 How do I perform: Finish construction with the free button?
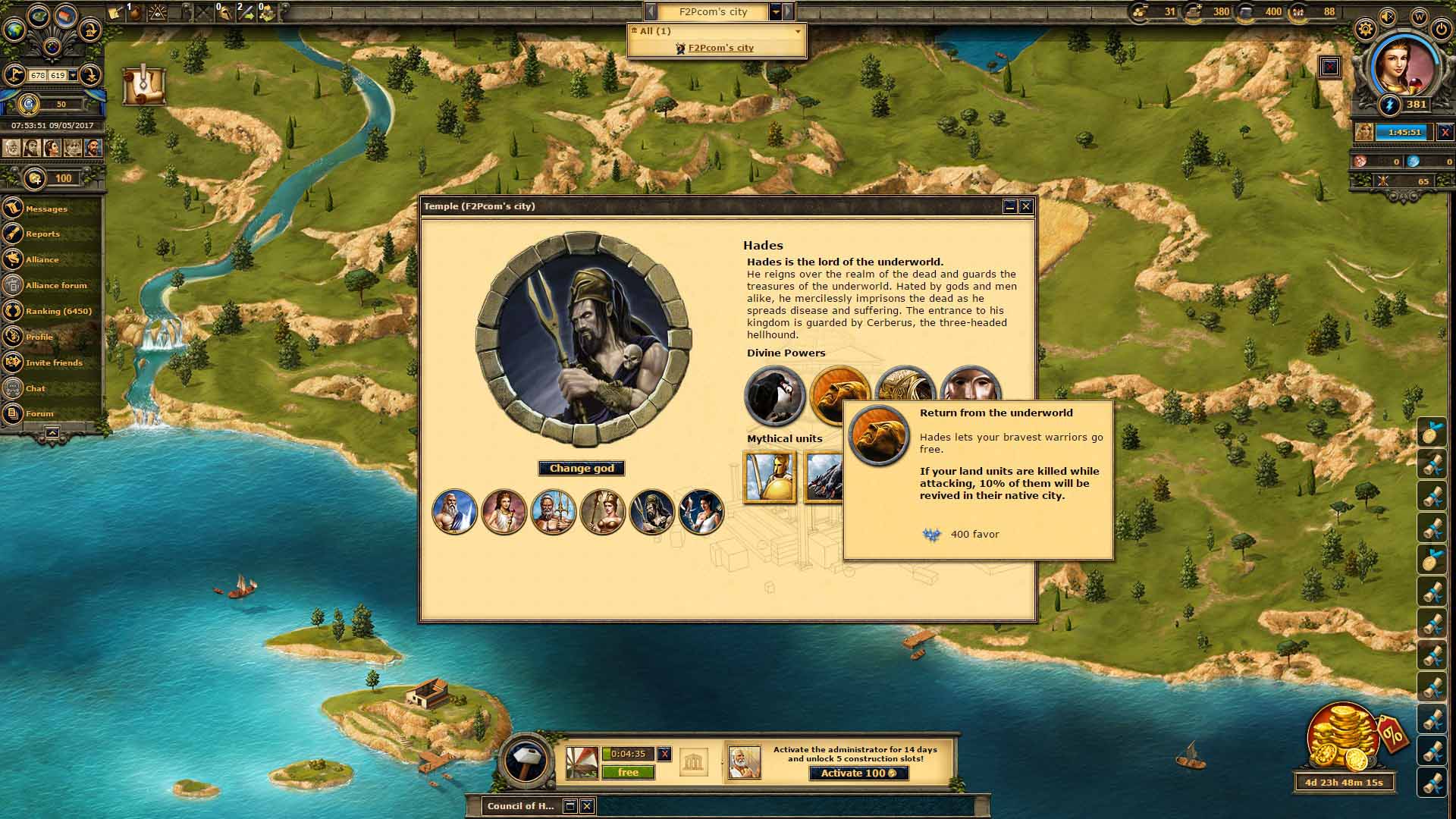(x=628, y=772)
